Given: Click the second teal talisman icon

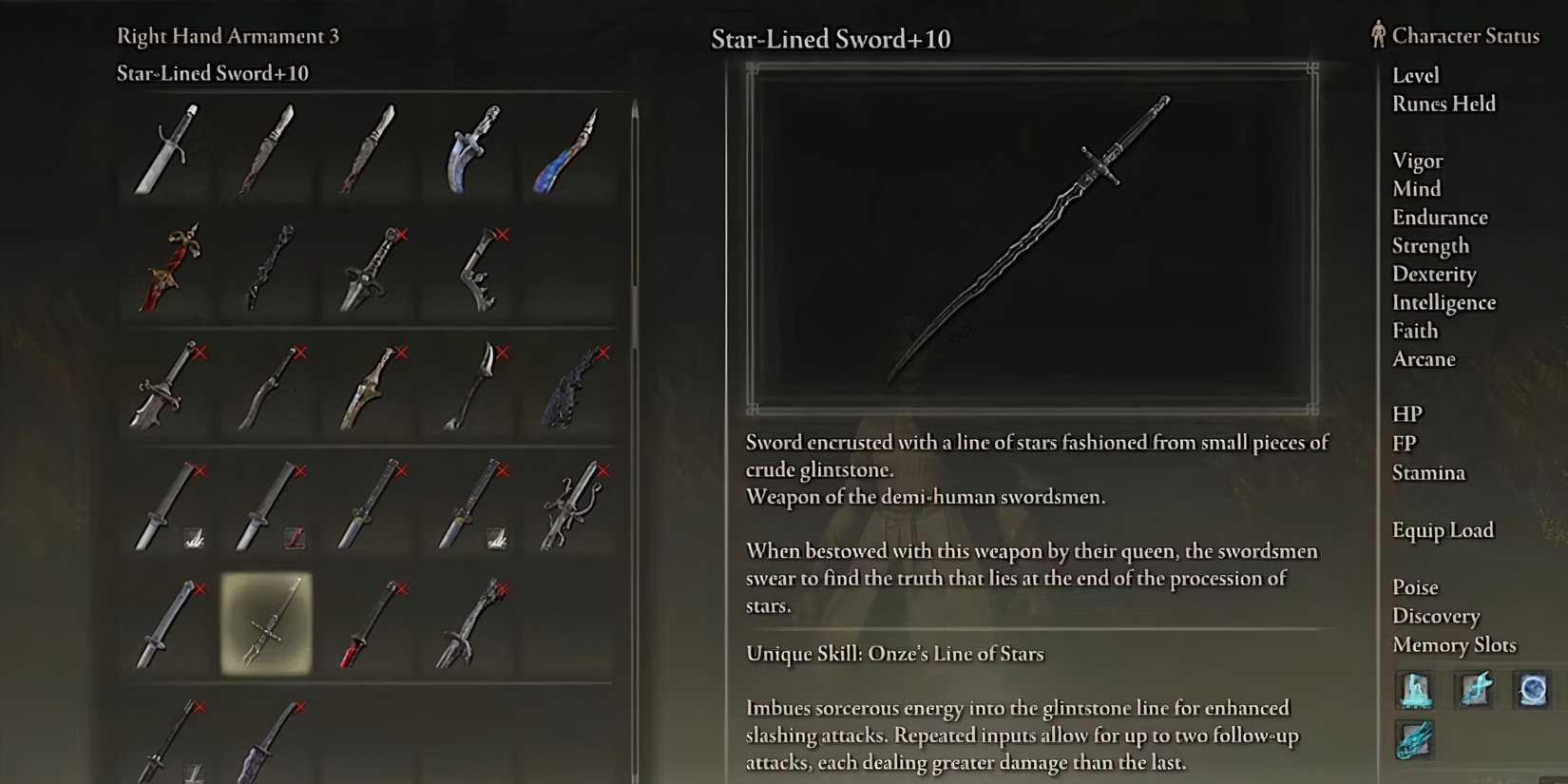Looking at the screenshot, I should coord(1474,691).
